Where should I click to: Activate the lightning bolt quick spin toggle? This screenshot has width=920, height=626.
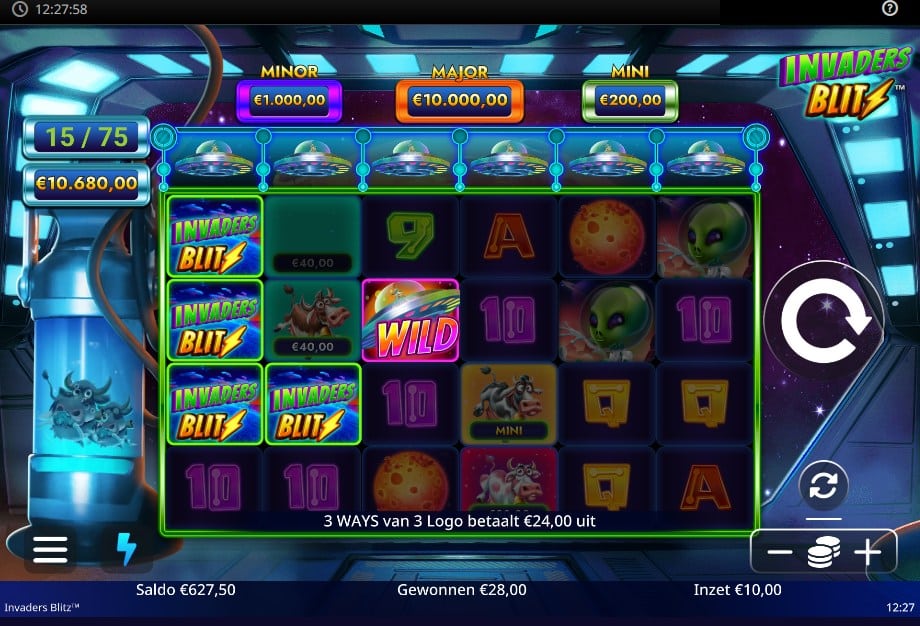pos(126,549)
